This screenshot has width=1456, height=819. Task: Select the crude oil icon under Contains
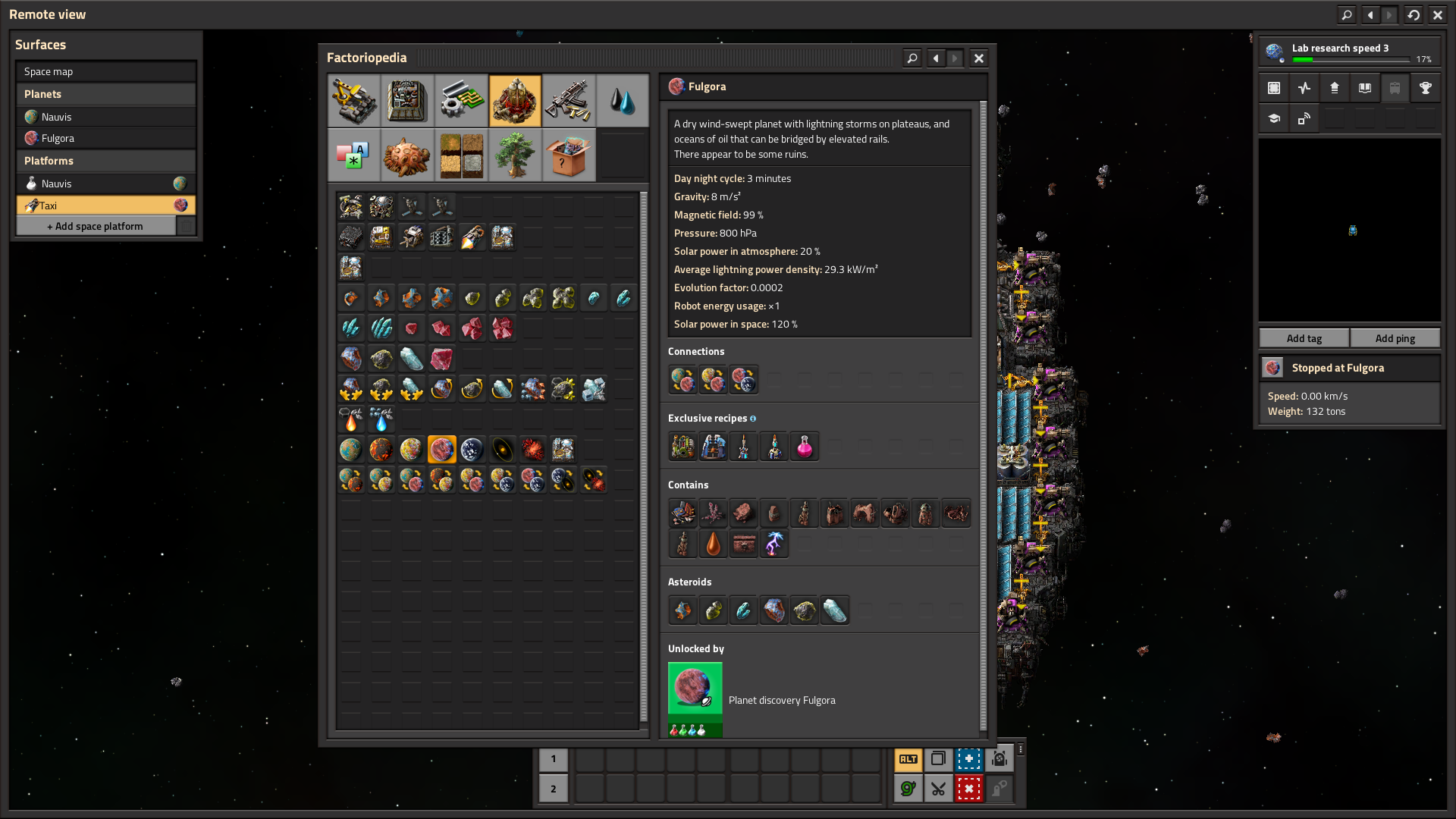click(x=713, y=544)
